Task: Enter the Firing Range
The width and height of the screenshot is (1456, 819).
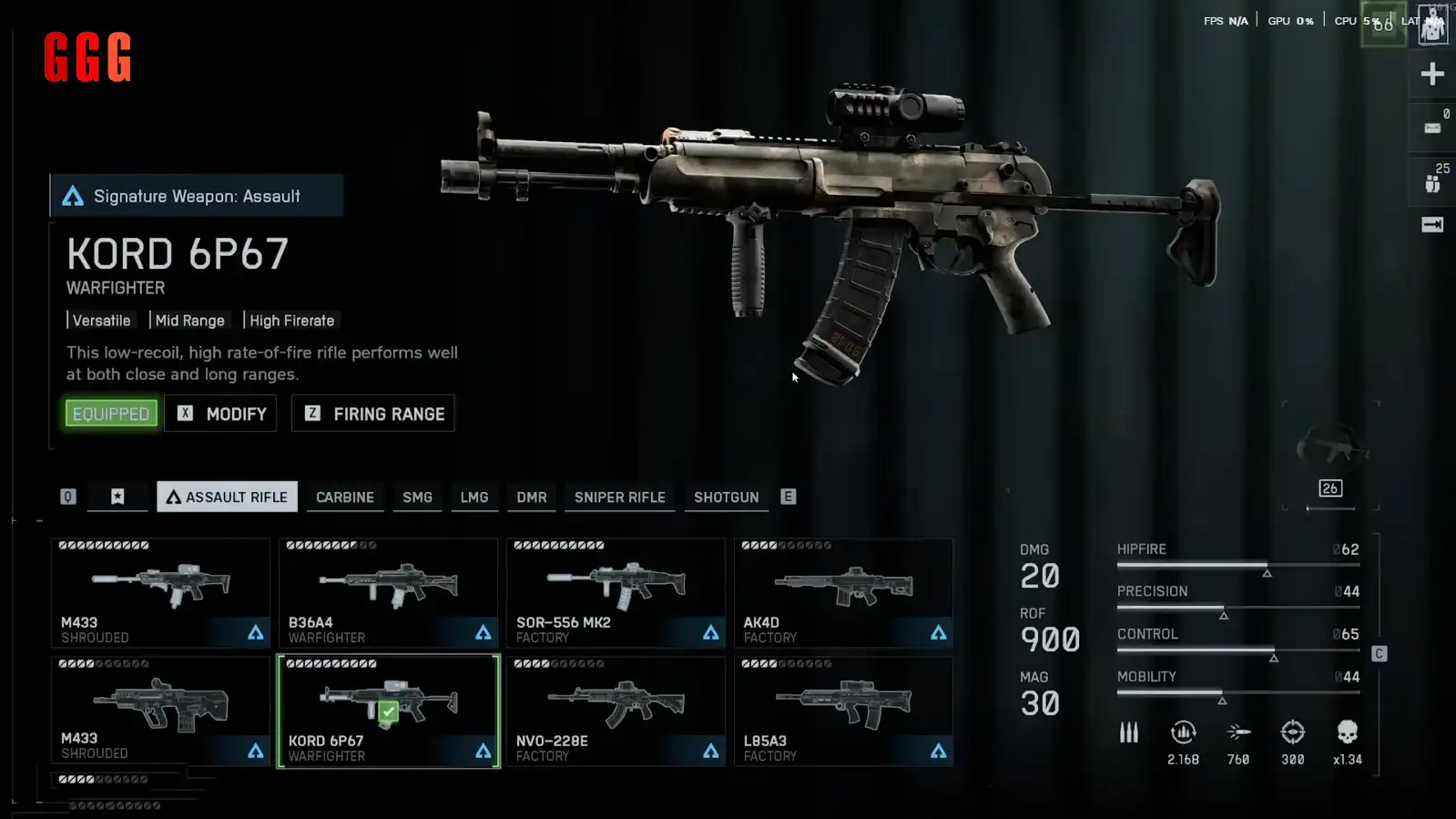Action: [x=373, y=414]
